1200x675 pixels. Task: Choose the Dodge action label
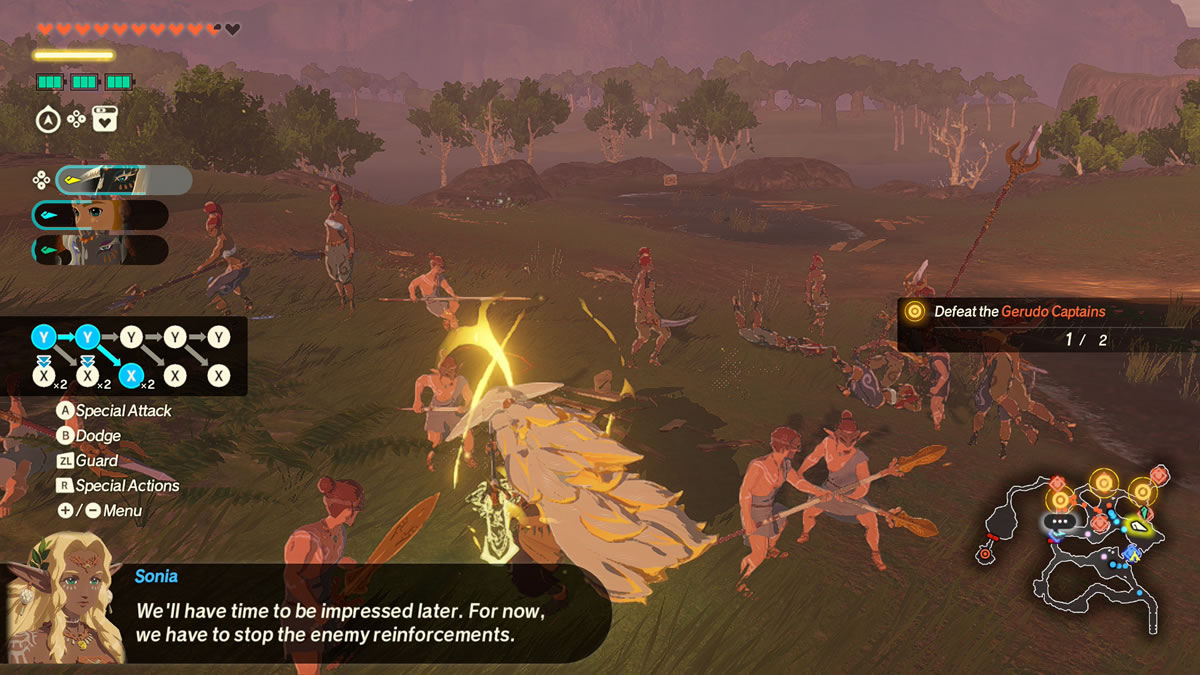click(x=98, y=436)
